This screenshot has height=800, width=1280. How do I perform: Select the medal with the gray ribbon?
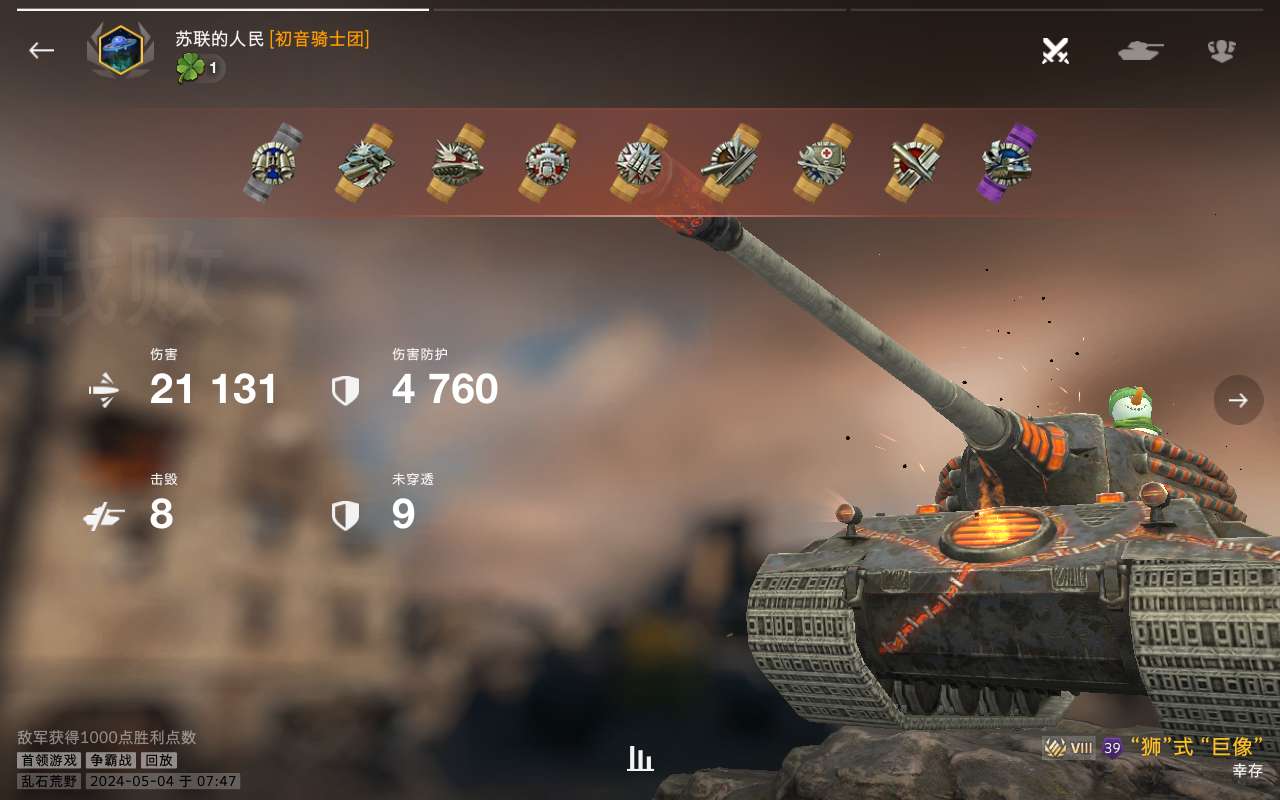coord(273,162)
